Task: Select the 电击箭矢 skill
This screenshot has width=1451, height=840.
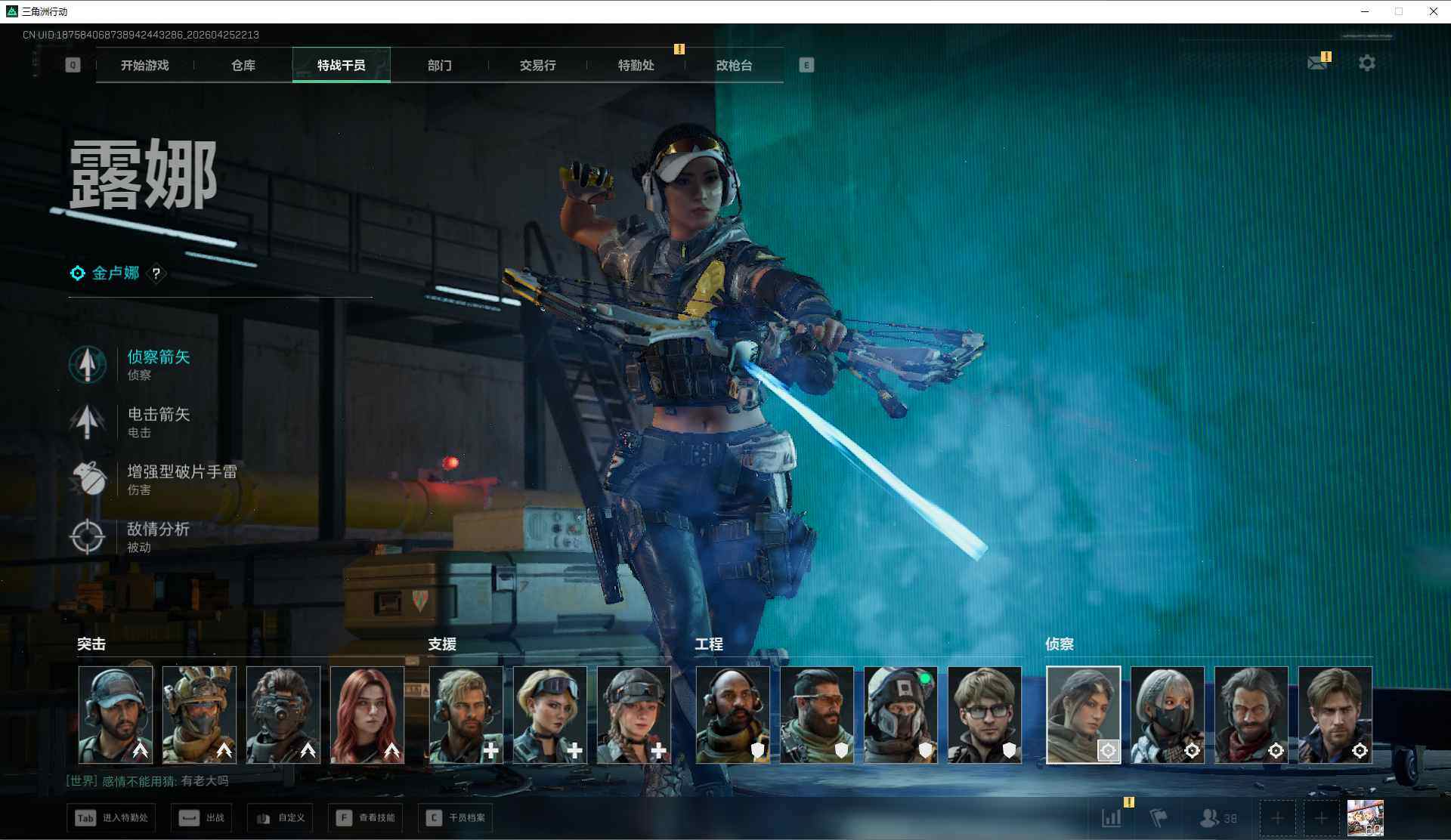Action: click(x=157, y=422)
